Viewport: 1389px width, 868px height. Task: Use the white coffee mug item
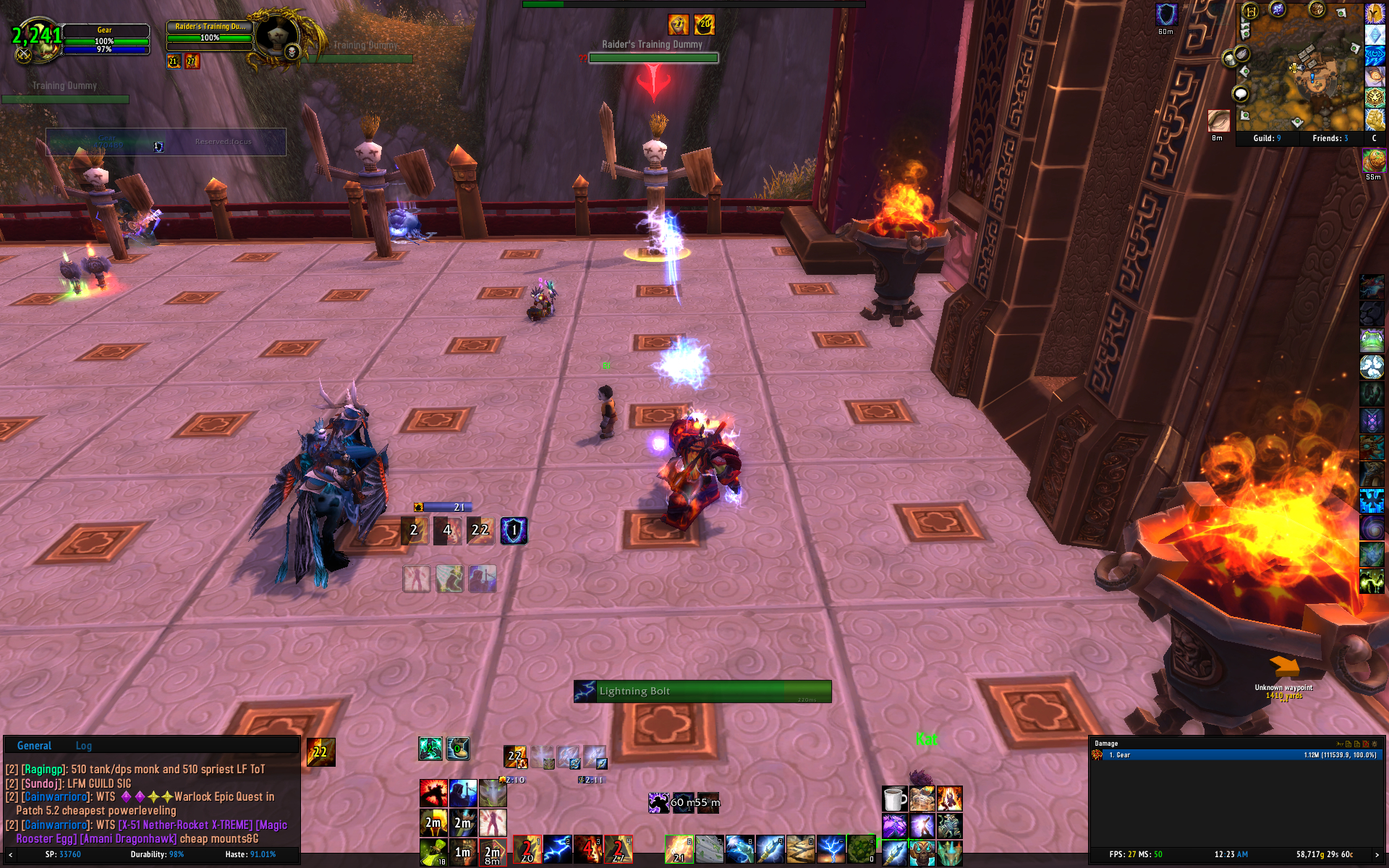pyautogui.click(x=894, y=799)
